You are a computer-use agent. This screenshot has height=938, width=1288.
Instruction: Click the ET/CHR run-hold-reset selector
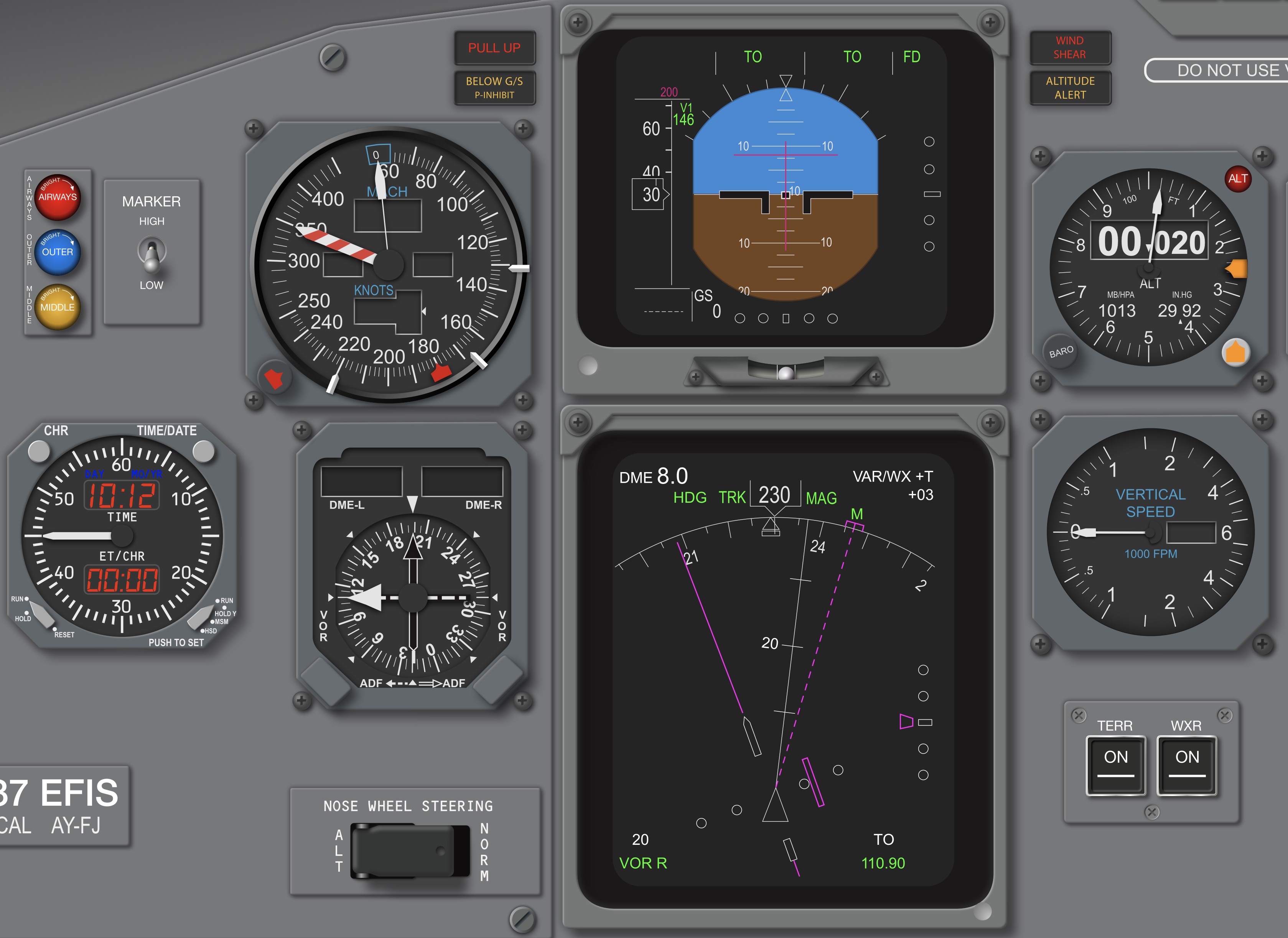pyautogui.click(x=41, y=613)
